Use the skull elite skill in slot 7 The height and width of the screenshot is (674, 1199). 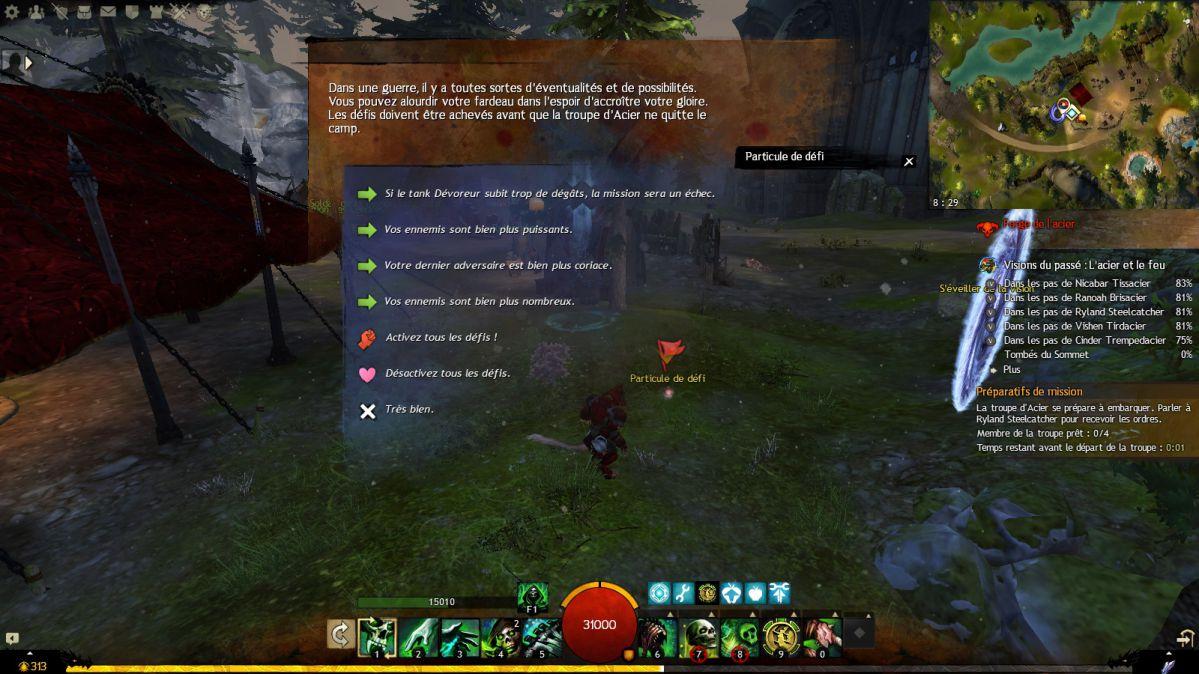coord(698,635)
